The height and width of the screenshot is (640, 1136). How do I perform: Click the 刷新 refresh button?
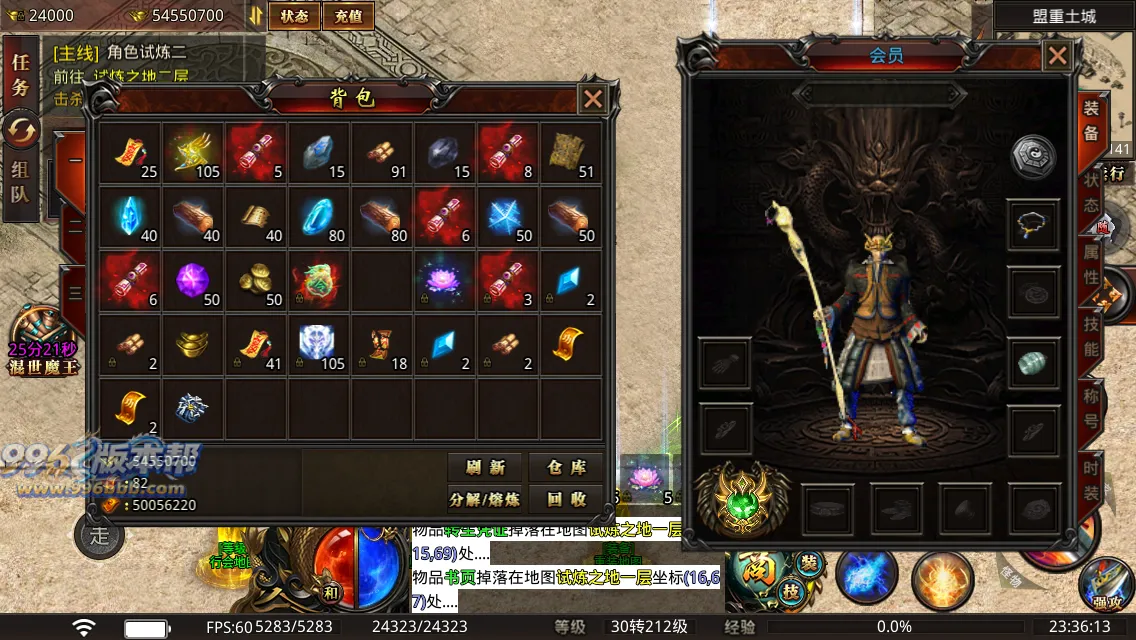tap(484, 467)
